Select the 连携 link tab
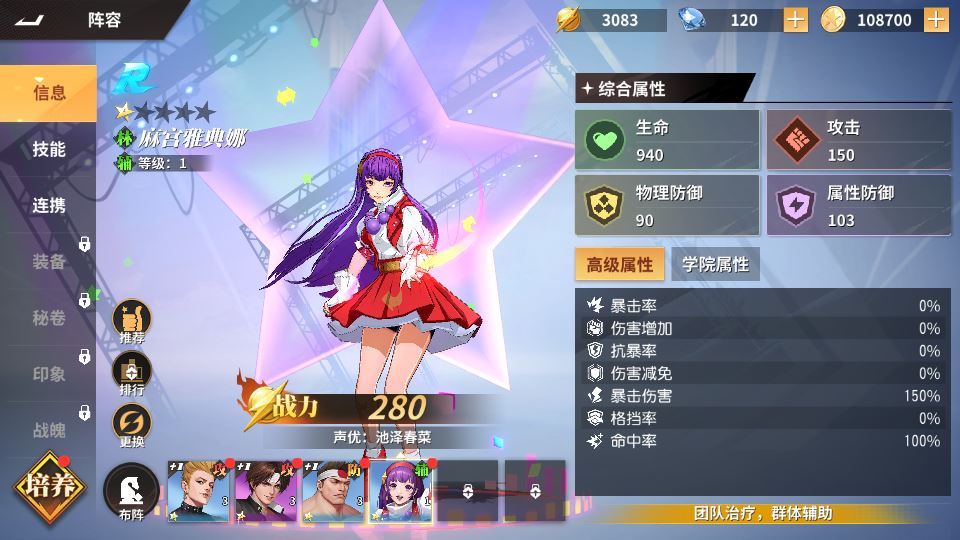 pos(49,205)
